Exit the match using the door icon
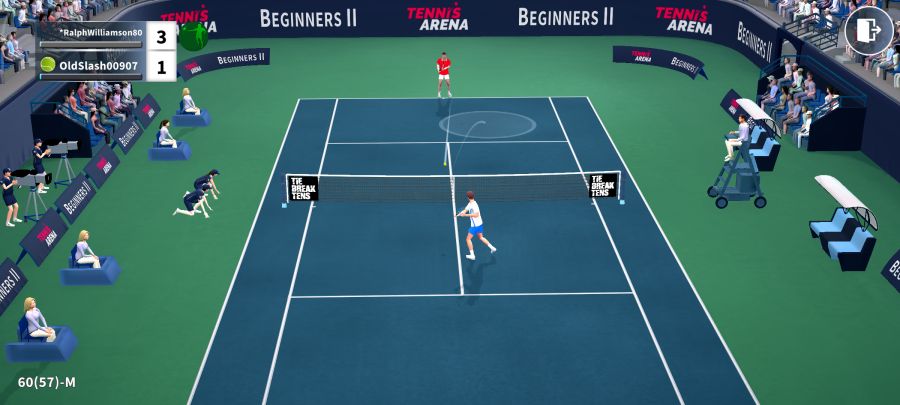This screenshot has height=405, width=900. [x=868, y=31]
